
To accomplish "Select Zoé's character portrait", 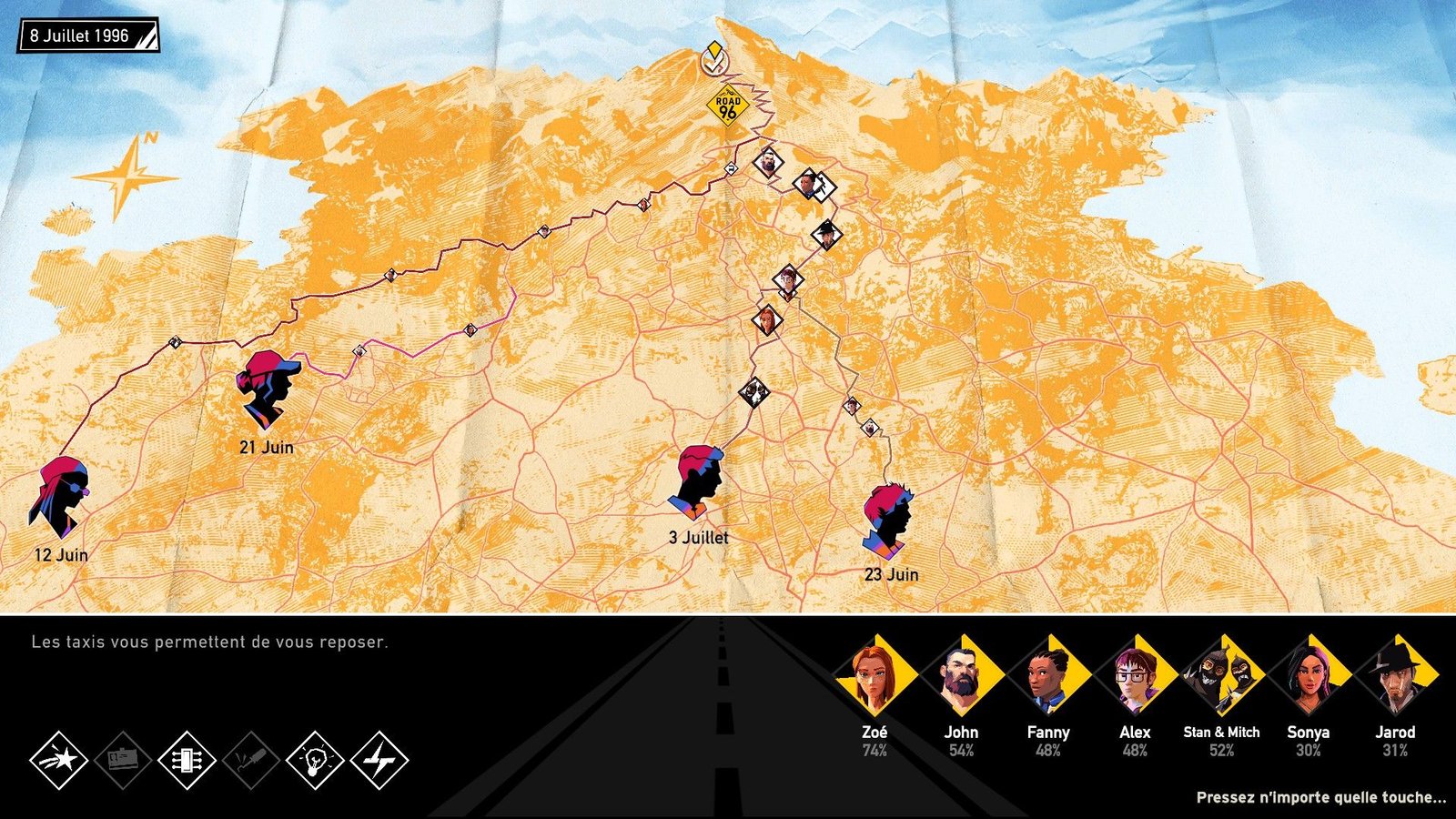I will pos(875,678).
